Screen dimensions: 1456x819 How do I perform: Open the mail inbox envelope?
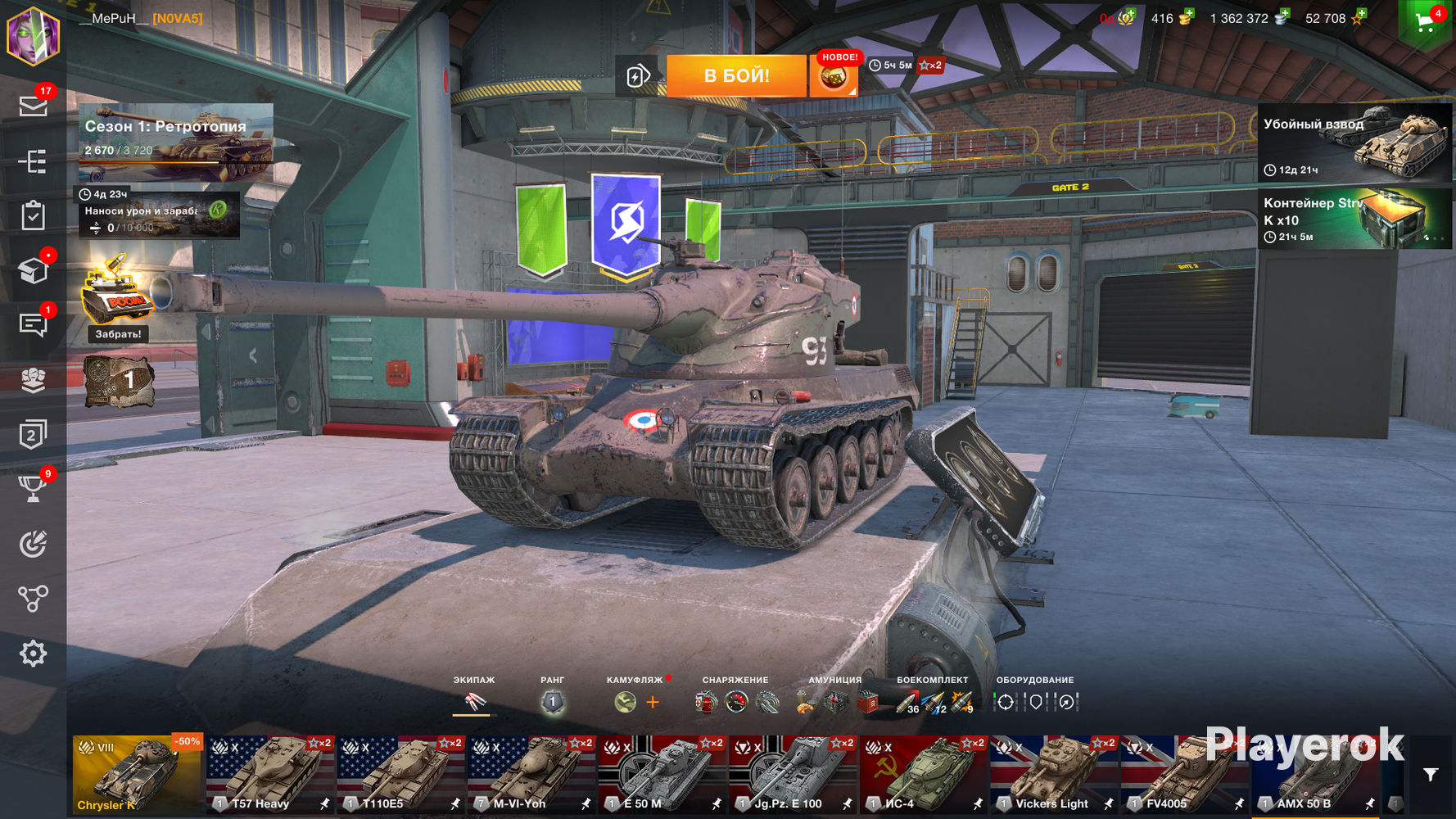pos(33,106)
